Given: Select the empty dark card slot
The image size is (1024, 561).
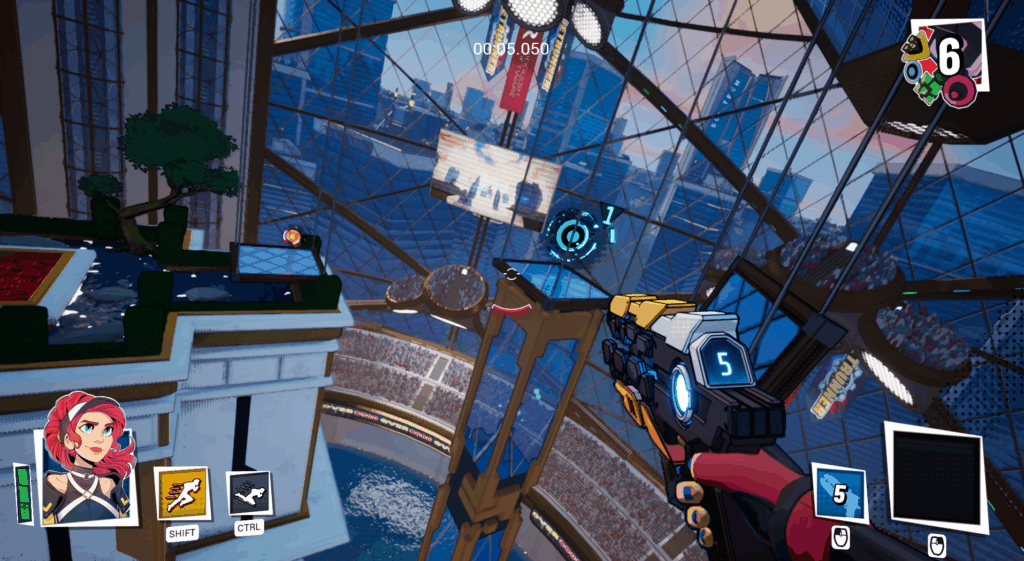Looking at the screenshot, I should pos(935,474).
